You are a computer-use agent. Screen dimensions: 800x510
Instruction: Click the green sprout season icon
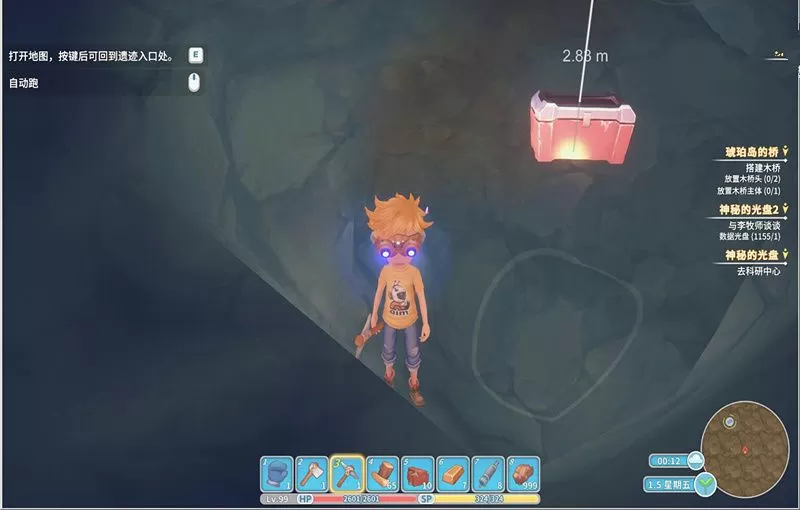click(708, 485)
